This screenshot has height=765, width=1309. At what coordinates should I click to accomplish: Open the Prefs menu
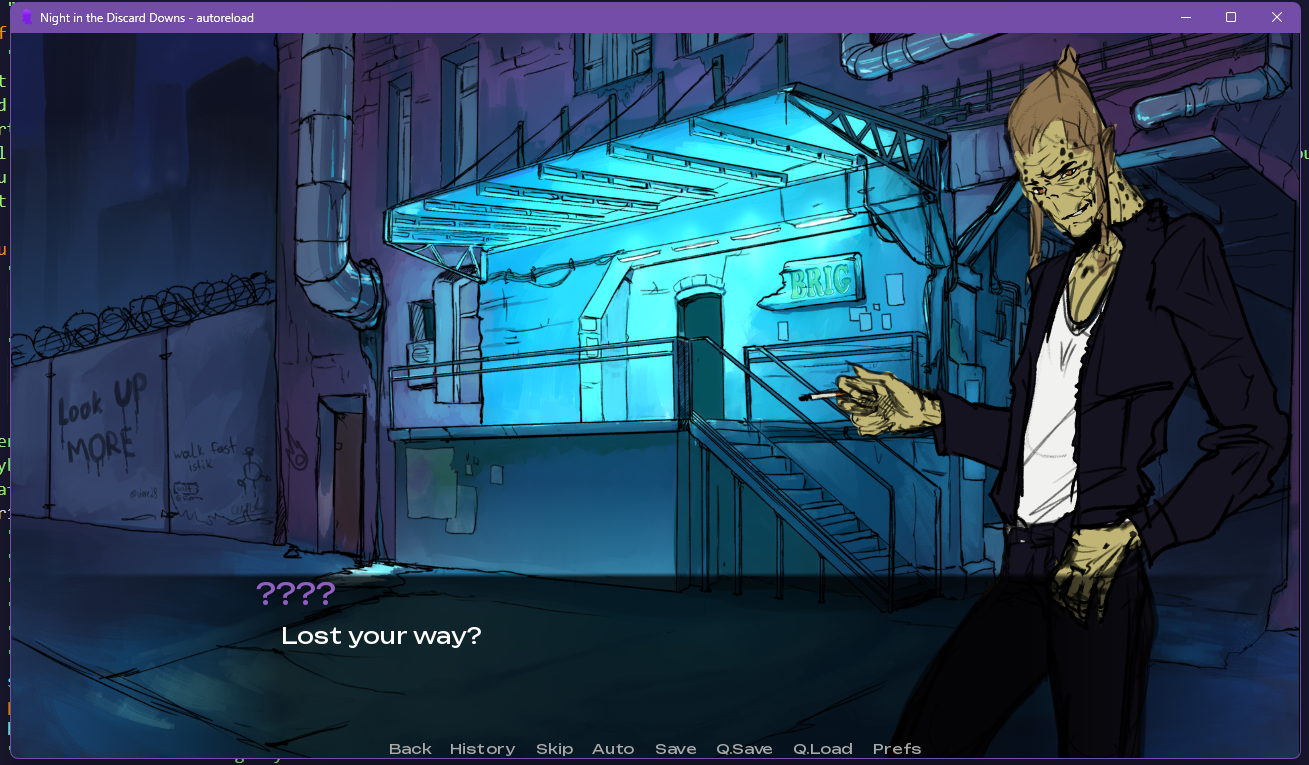point(896,749)
